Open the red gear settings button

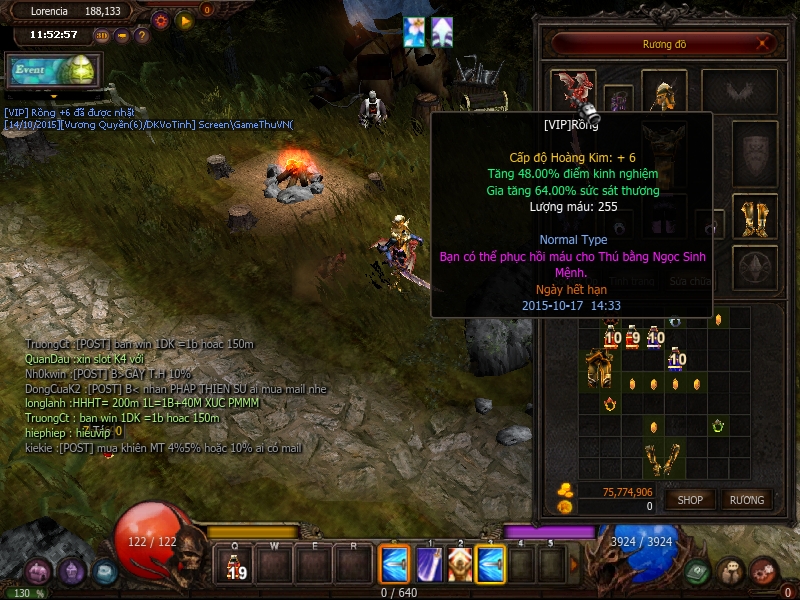coord(160,20)
